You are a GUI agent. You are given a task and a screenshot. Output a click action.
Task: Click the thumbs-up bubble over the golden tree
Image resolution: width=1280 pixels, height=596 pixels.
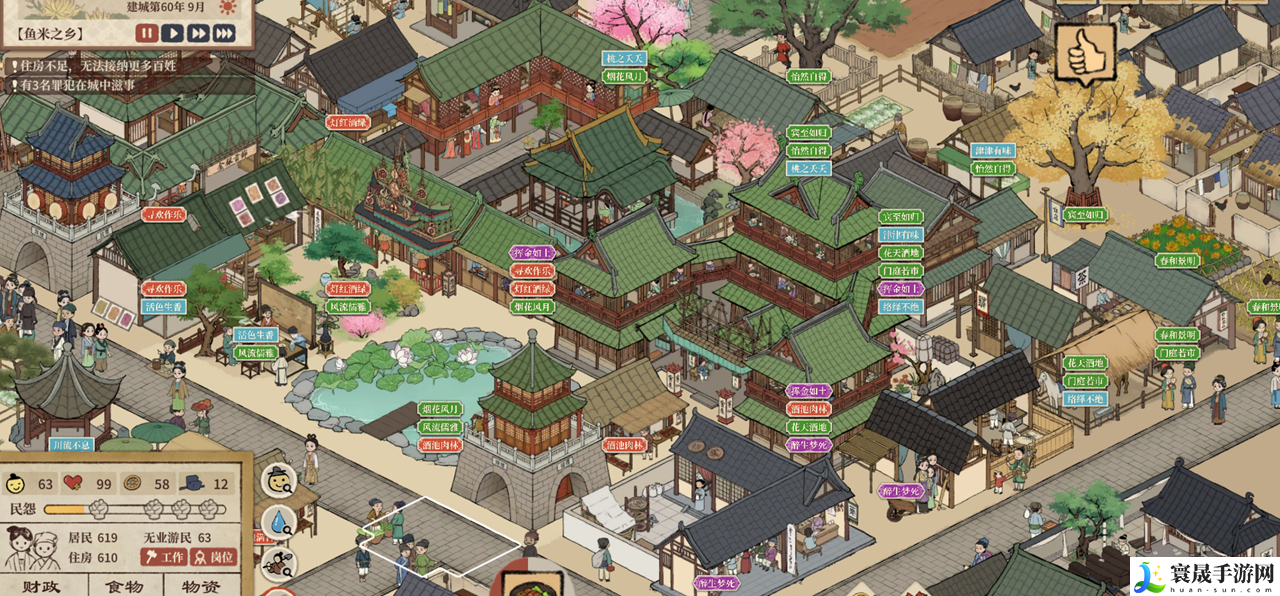1085,53
